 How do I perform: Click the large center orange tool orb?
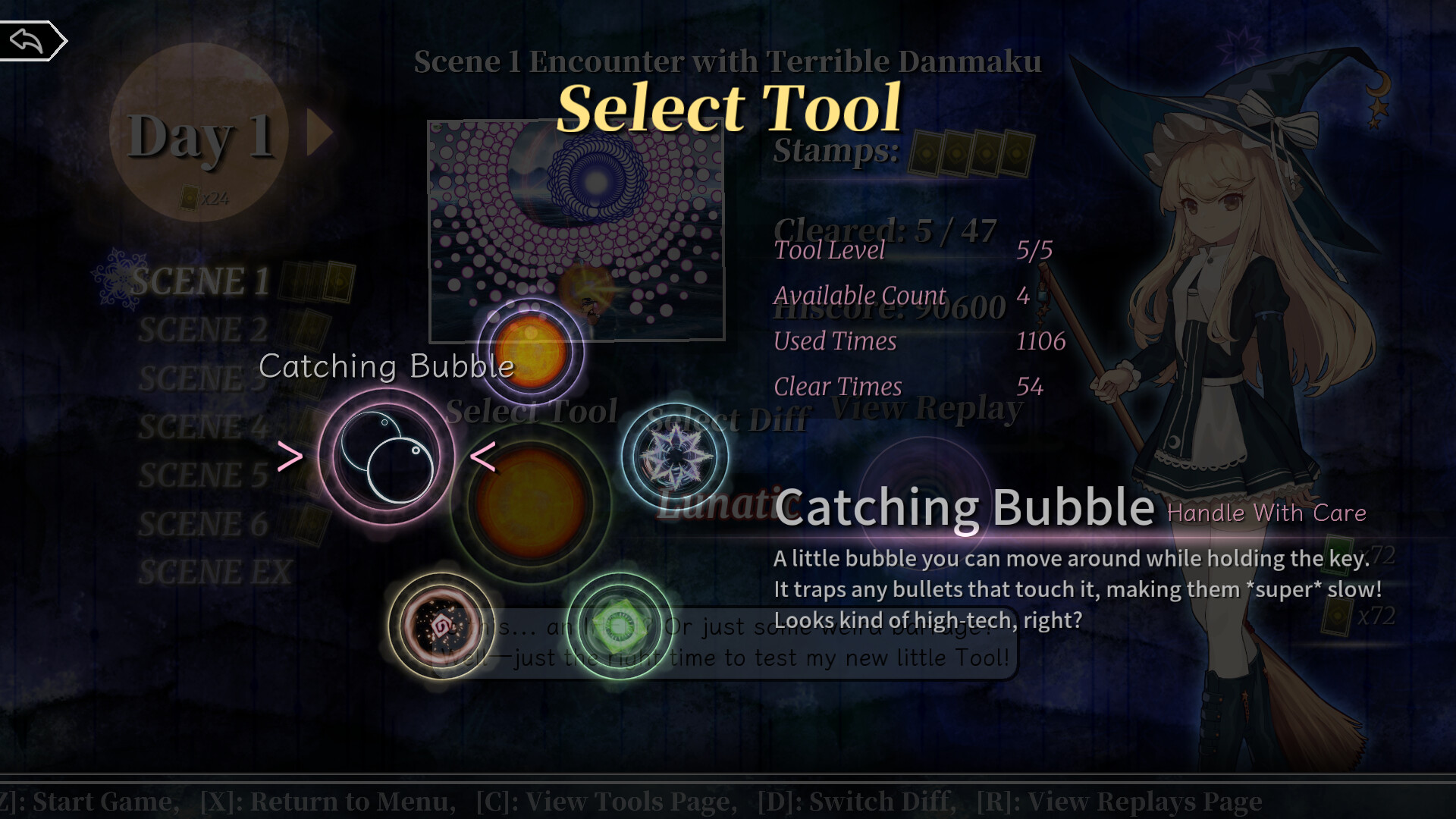[x=531, y=500]
